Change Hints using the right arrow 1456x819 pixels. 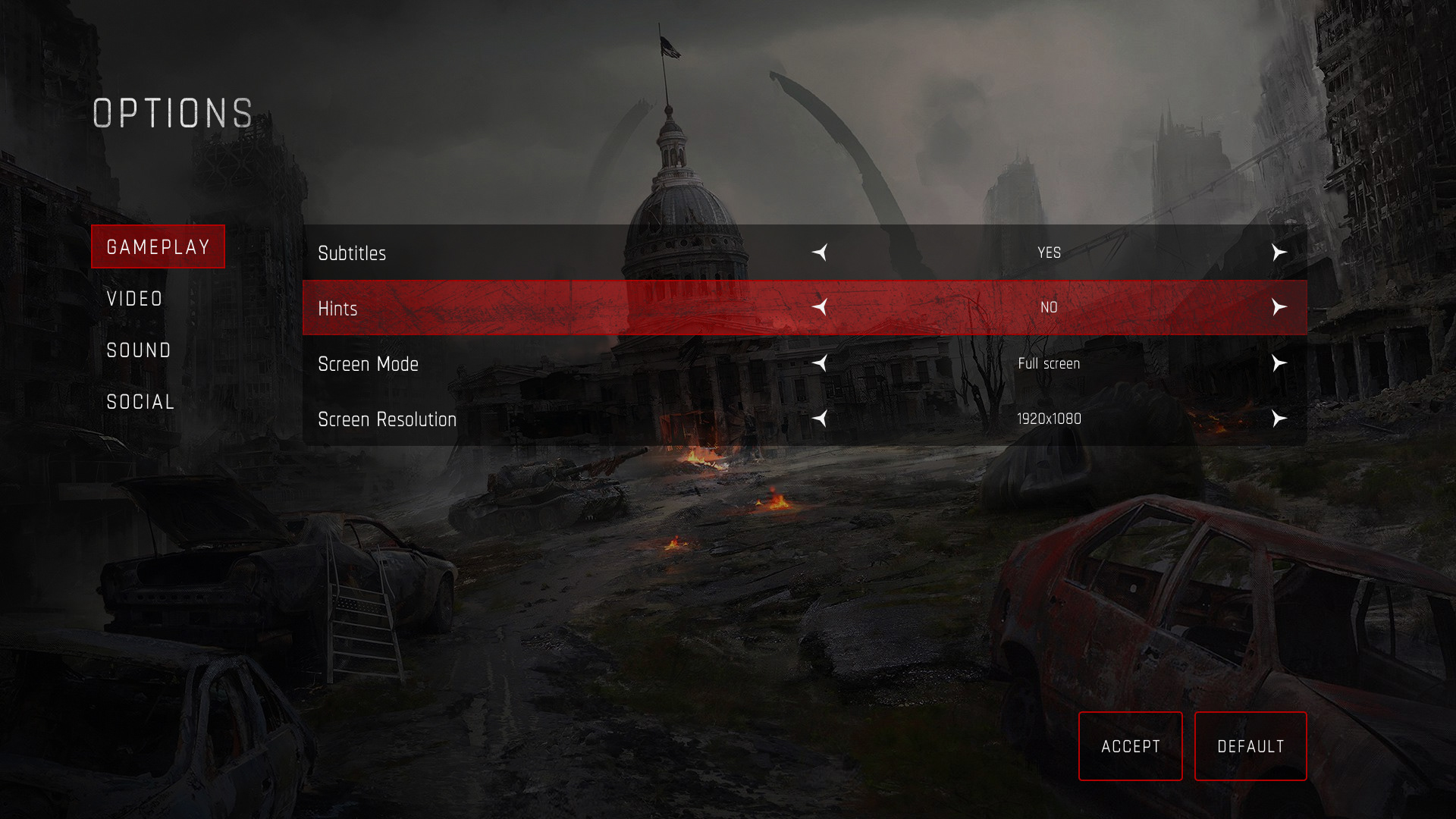pos(1279,307)
